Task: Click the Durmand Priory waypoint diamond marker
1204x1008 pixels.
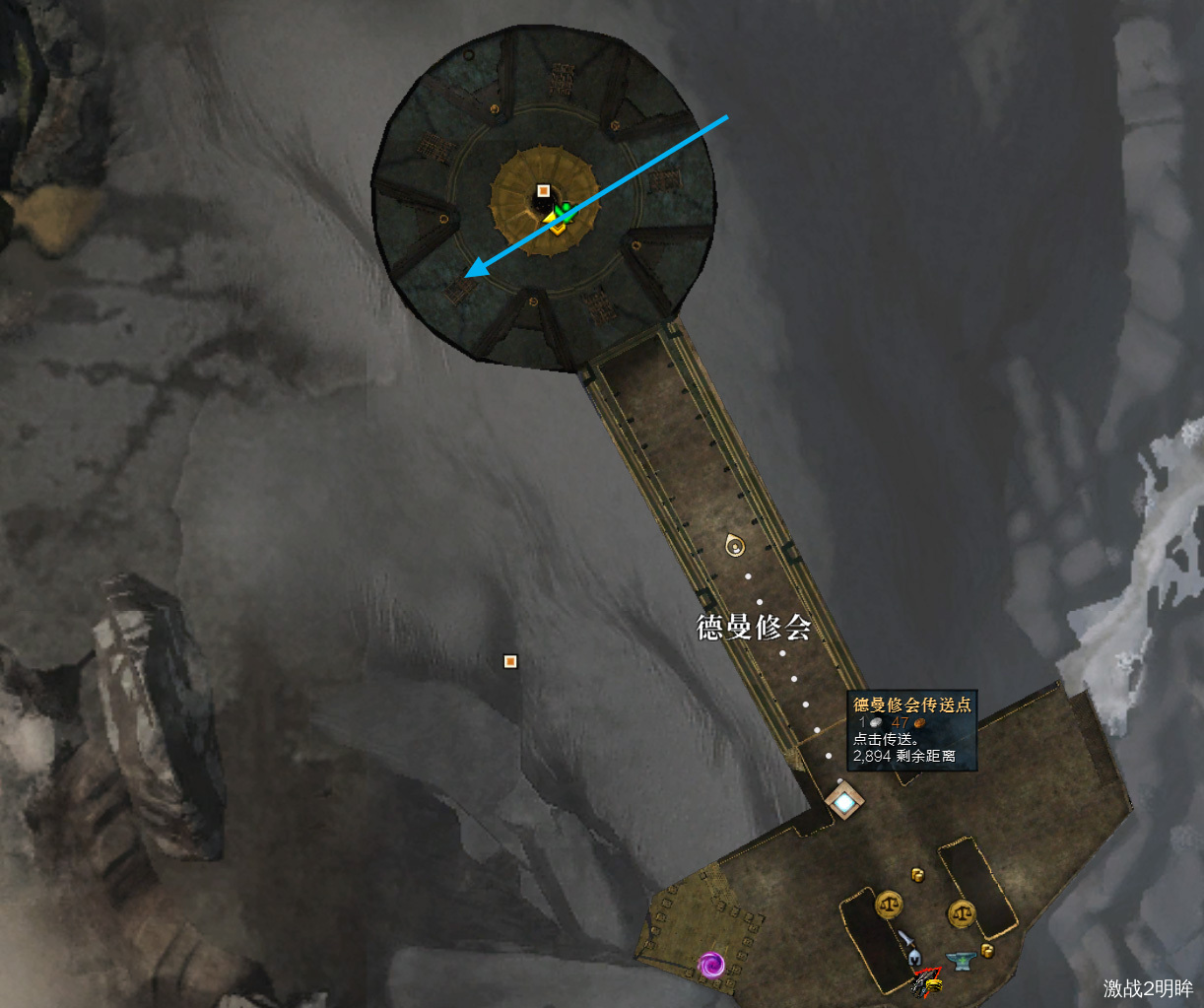Action: [x=843, y=802]
